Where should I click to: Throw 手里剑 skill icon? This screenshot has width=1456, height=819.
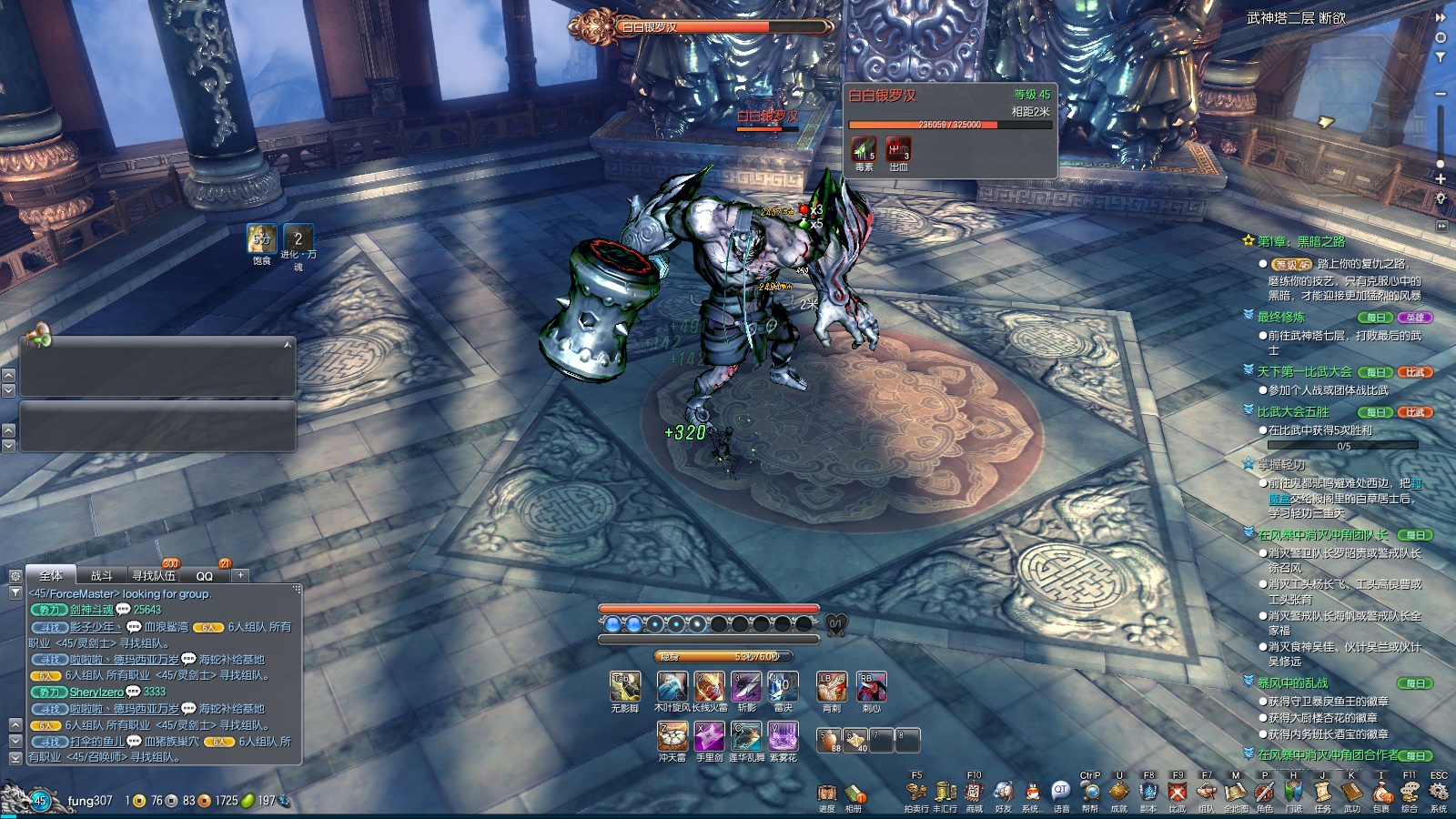[x=710, y=736]
